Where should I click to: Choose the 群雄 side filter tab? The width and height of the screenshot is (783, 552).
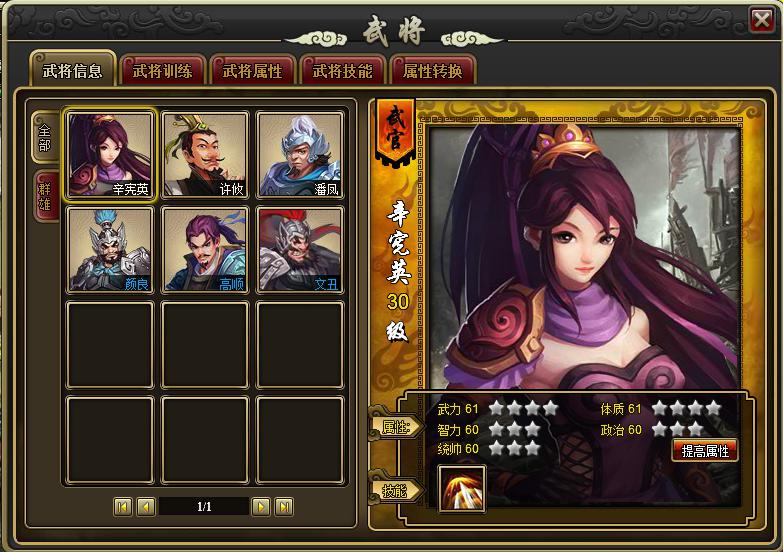[x=45, y=197]
